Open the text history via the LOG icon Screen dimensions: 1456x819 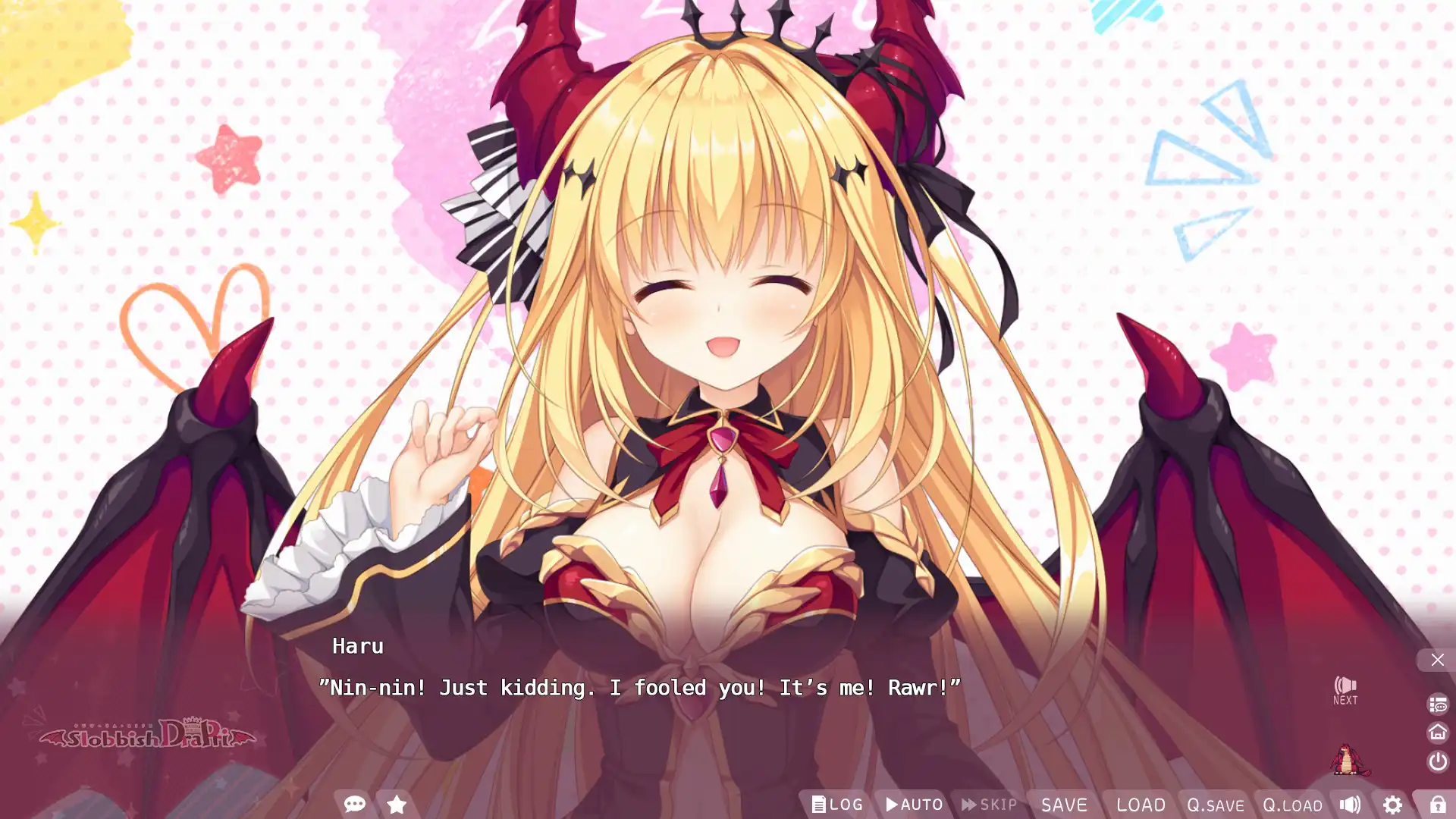[x=838, y=805]
